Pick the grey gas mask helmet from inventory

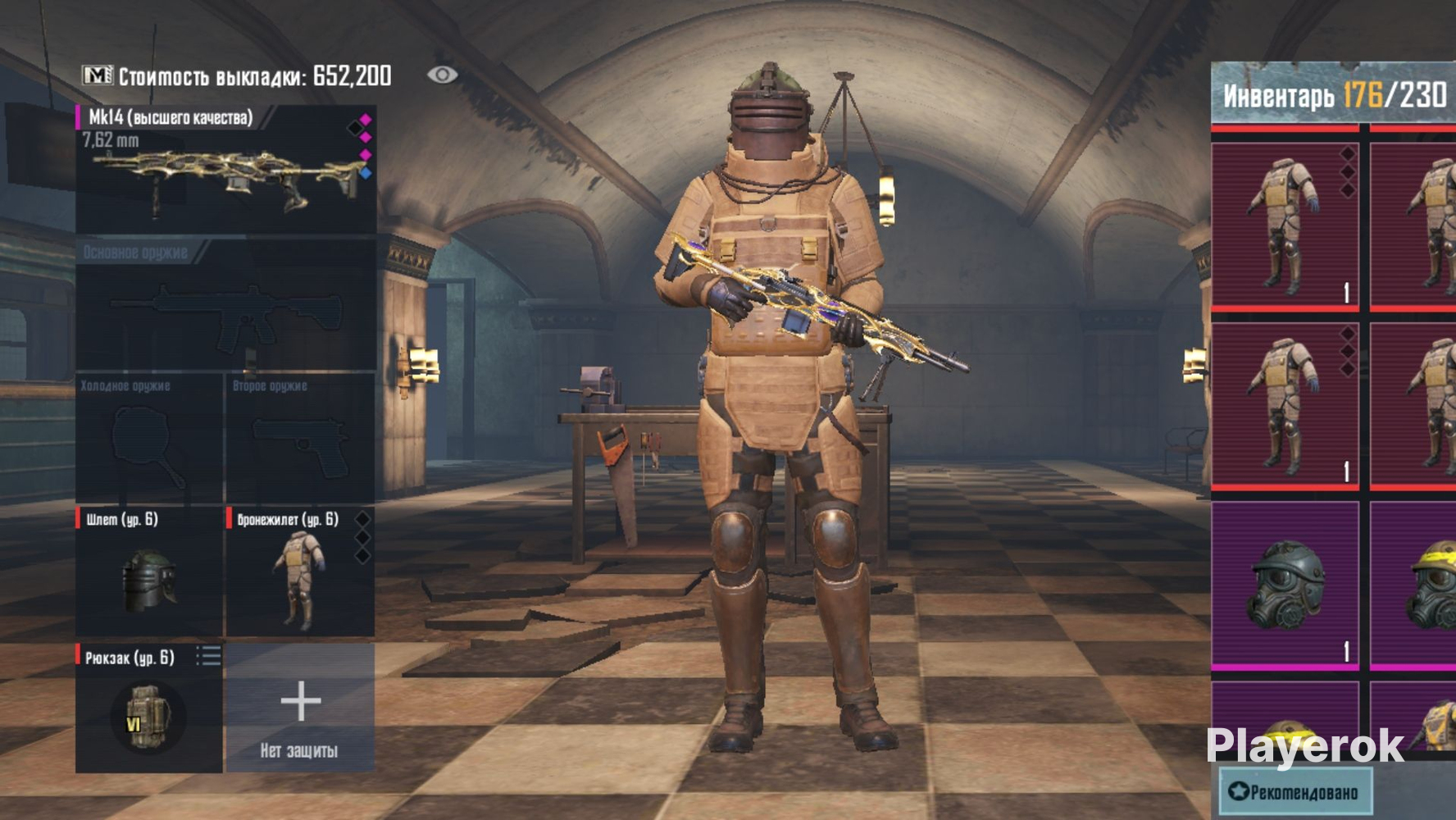(1285, 585)
